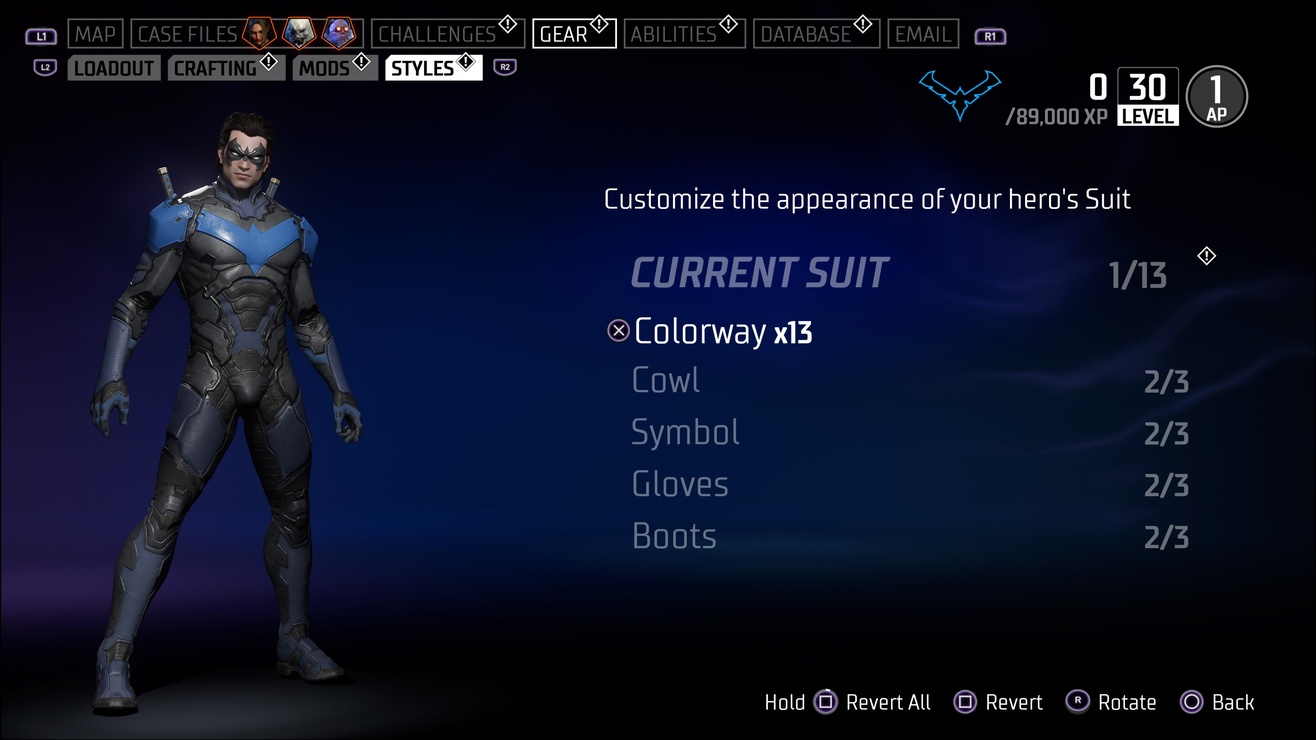
Task: Go to the Abilities tab
Action: pos(673,34)
